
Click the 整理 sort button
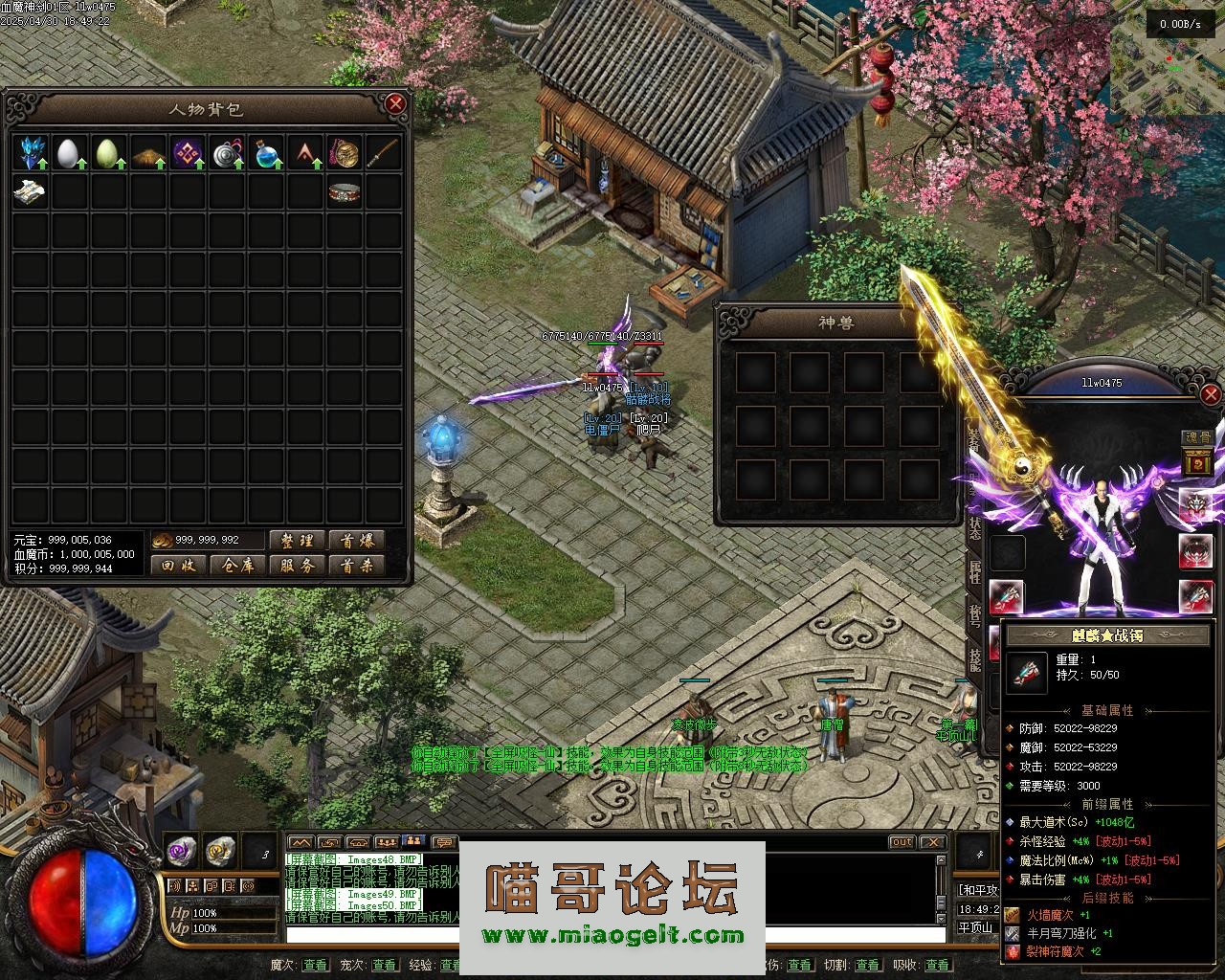(298, 541)
